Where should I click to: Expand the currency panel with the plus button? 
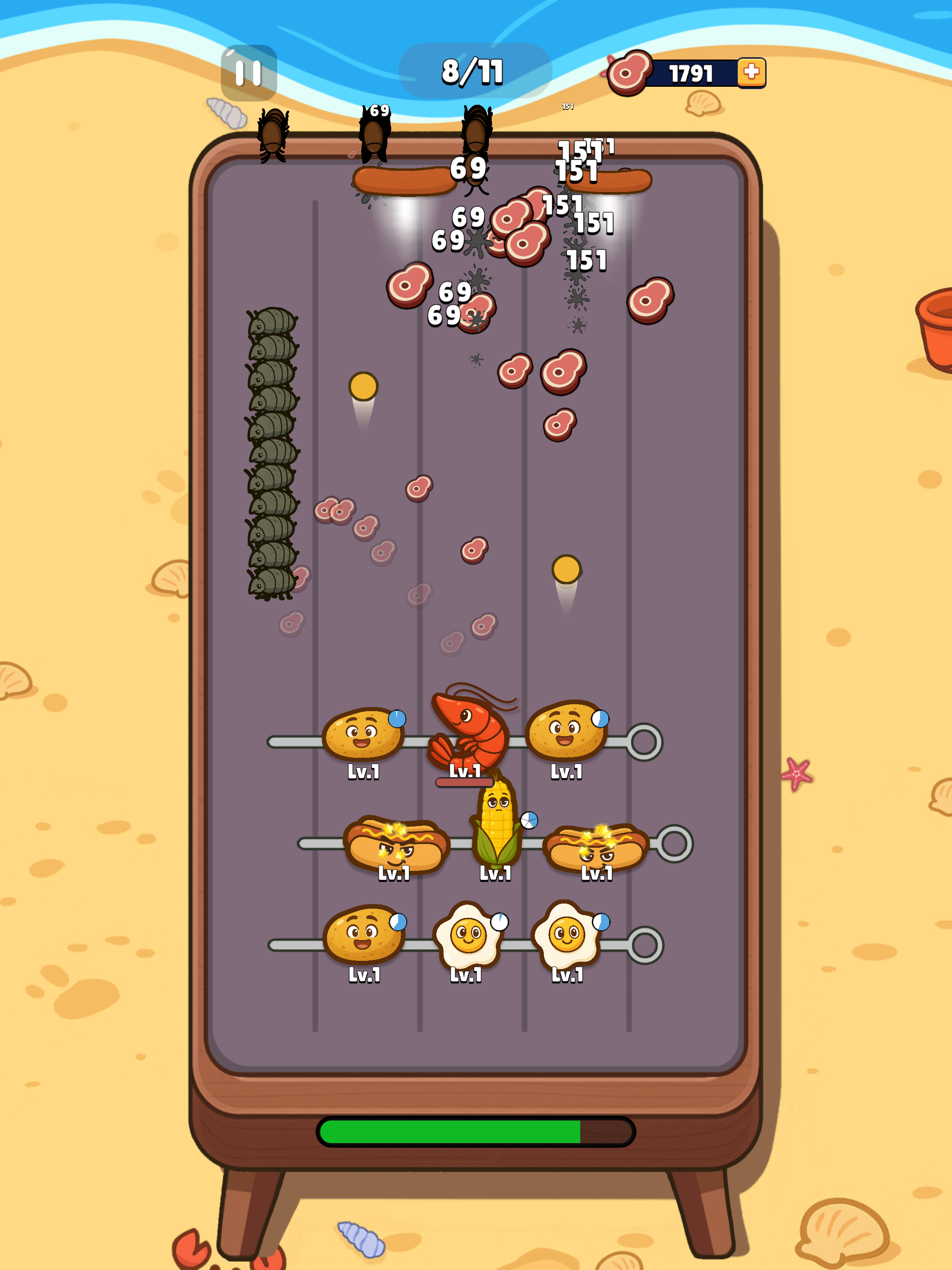[x=752, y=72]
